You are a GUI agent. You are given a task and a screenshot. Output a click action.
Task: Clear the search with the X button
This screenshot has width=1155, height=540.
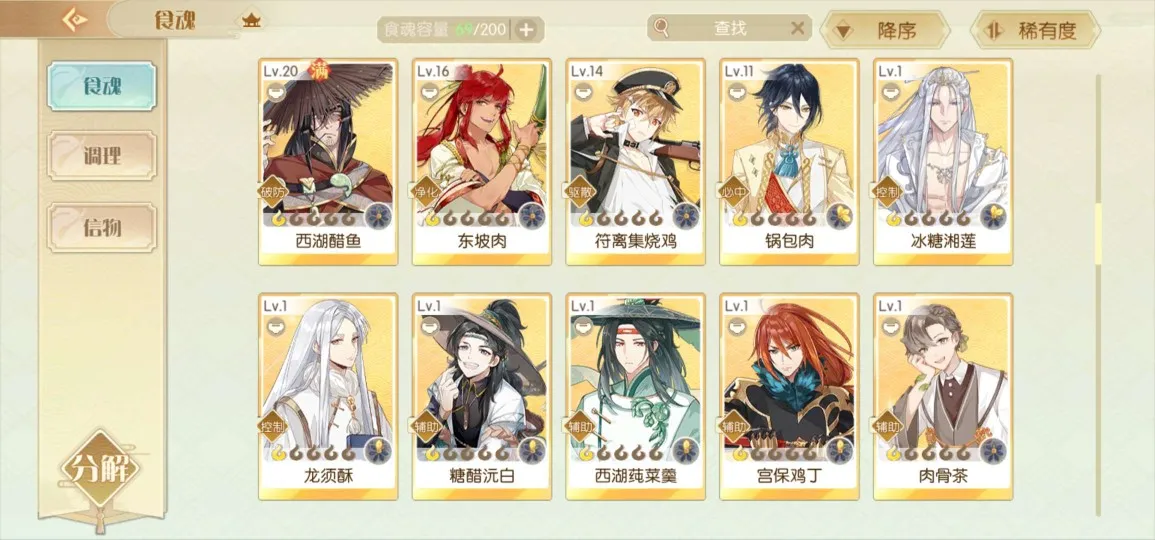point(797,28)
